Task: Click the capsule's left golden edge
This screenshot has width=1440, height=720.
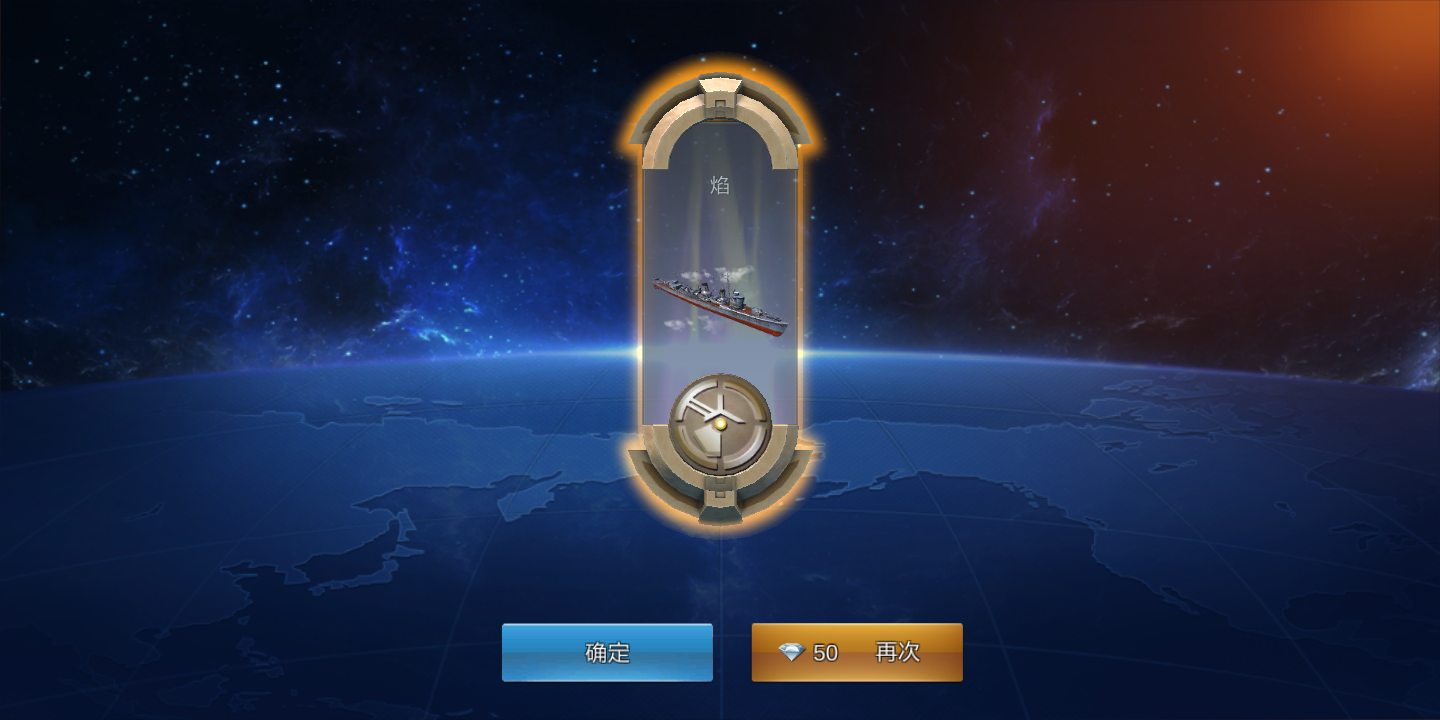Action: pos(640,300)
